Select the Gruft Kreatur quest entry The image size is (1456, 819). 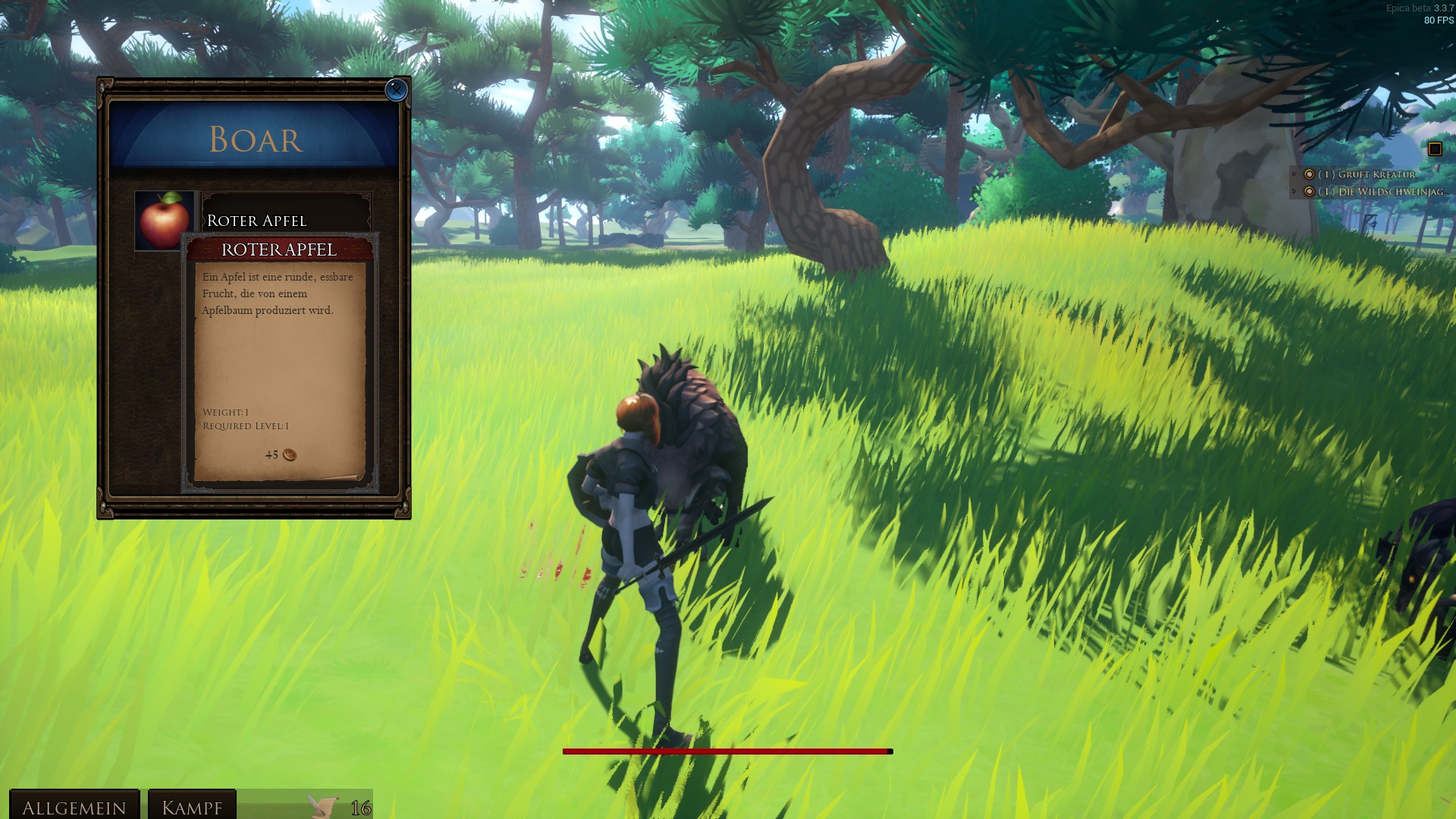point(1366,174)
